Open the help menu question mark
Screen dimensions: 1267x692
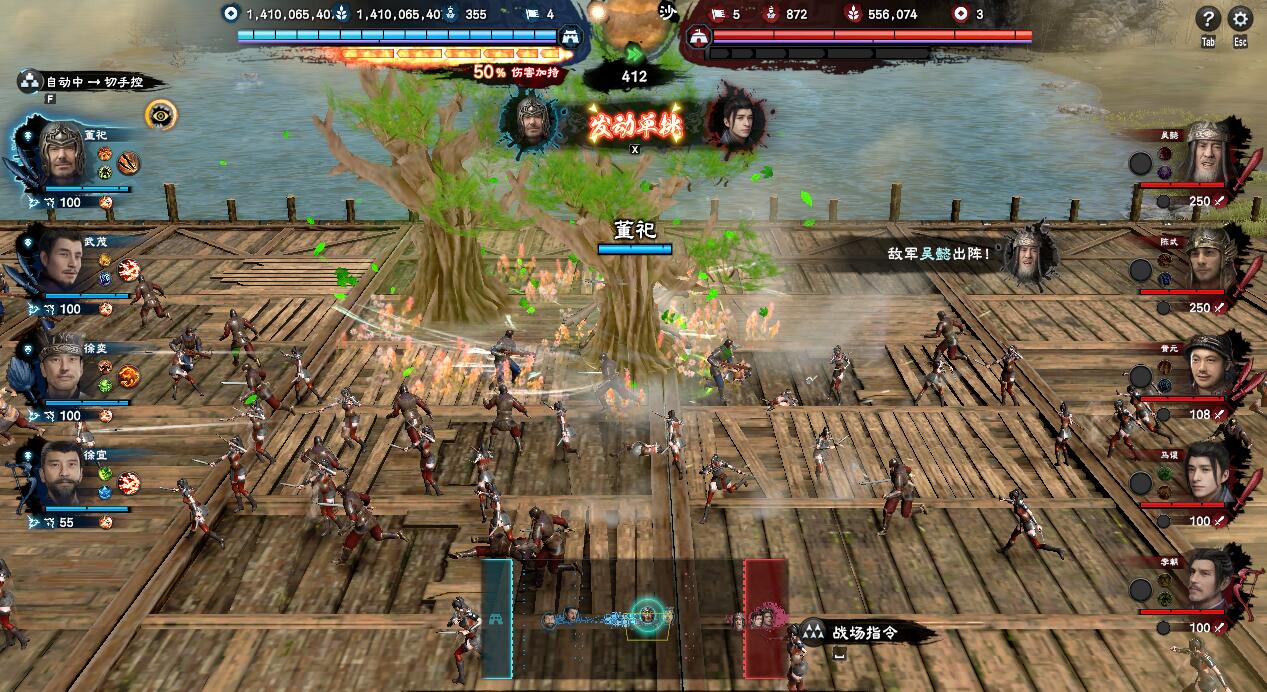pyautogui.click(x=1208, y=19)
